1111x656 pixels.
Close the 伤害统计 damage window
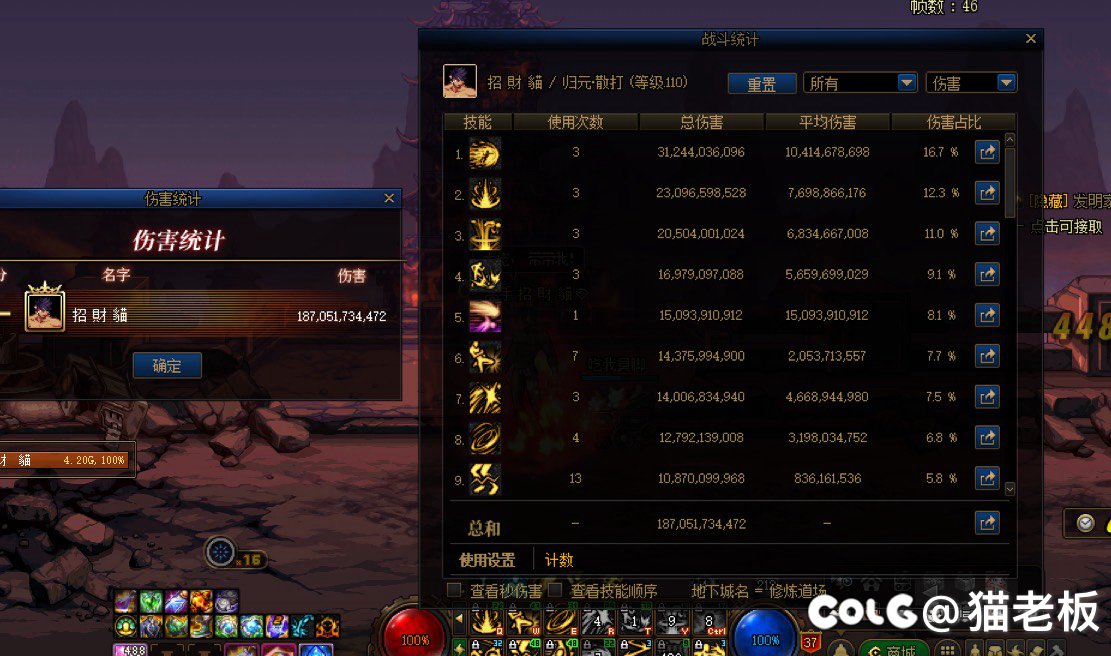point(389,199)
